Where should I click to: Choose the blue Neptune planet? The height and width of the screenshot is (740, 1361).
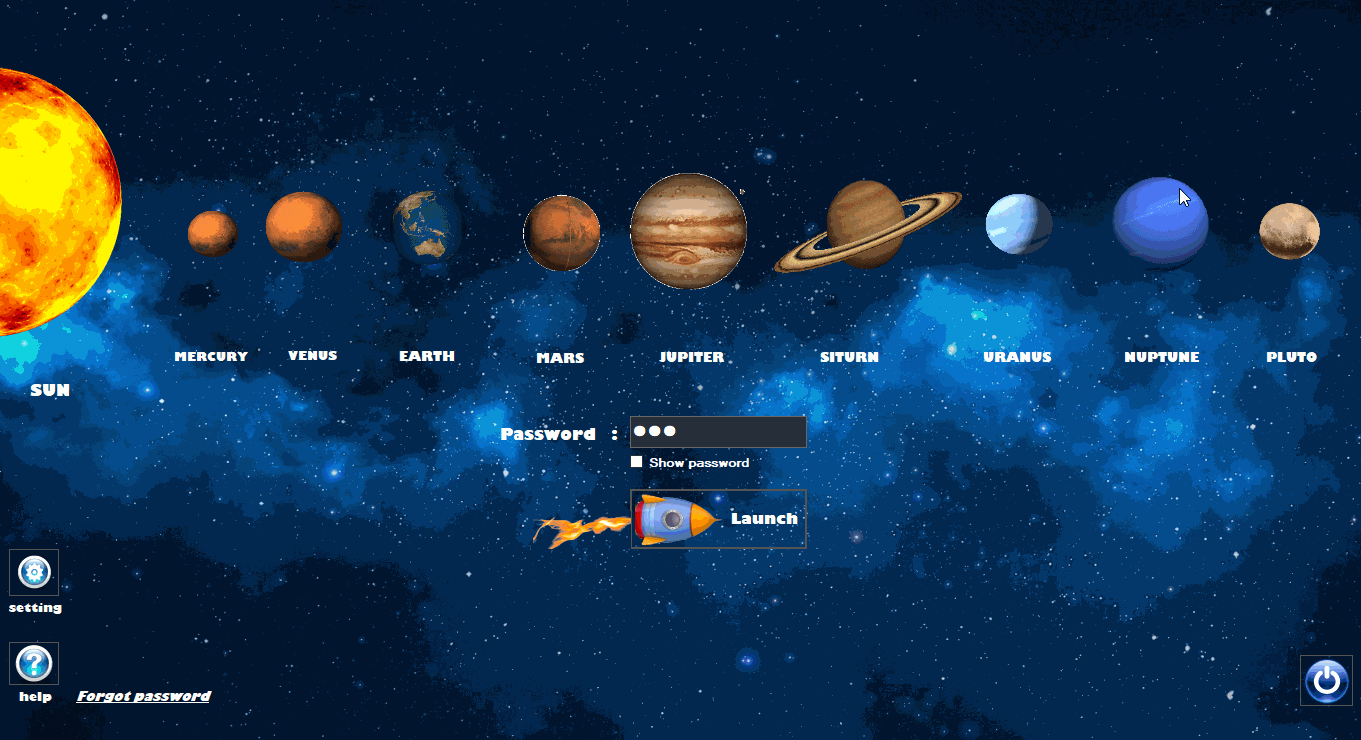click(1160, 223)
